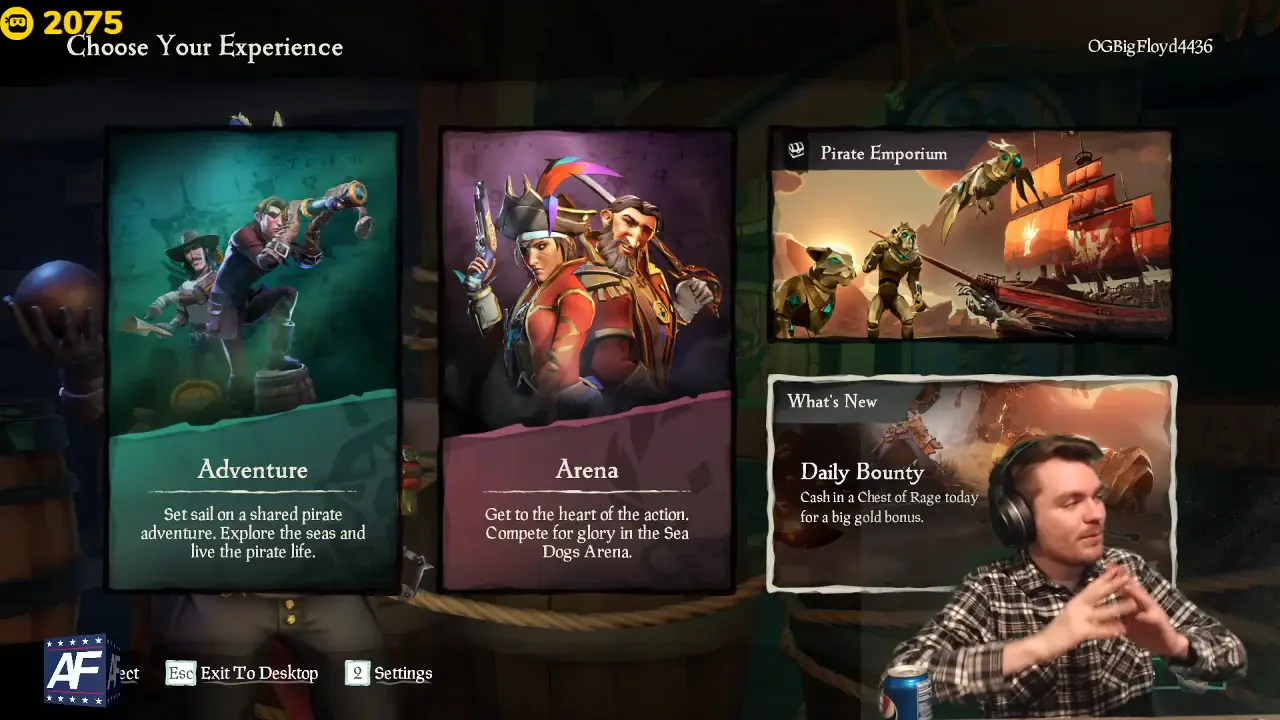The width and height of the screenshot is (1280, 720).
Task: Click the 'What's New' header label
Action: click(x=832, y=402)
